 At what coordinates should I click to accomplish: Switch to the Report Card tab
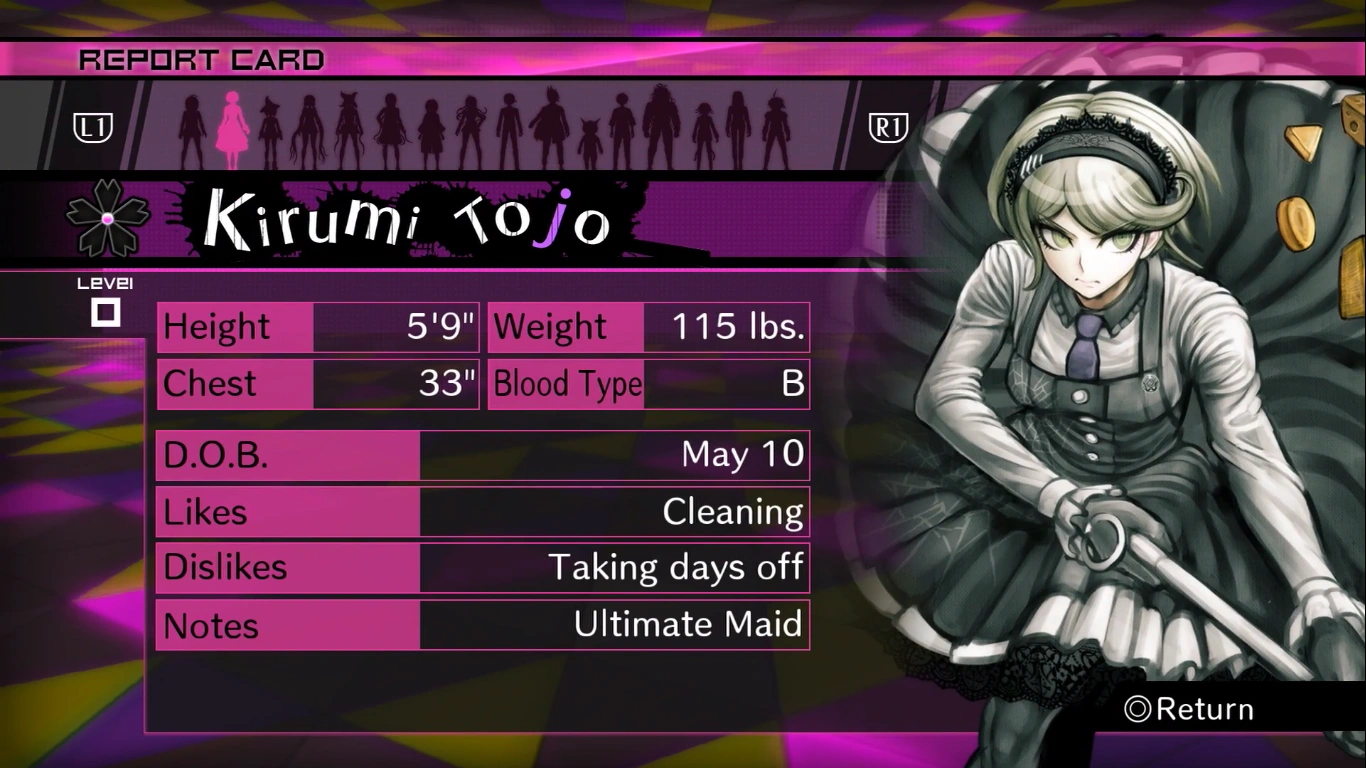click(x=200, y=59)
